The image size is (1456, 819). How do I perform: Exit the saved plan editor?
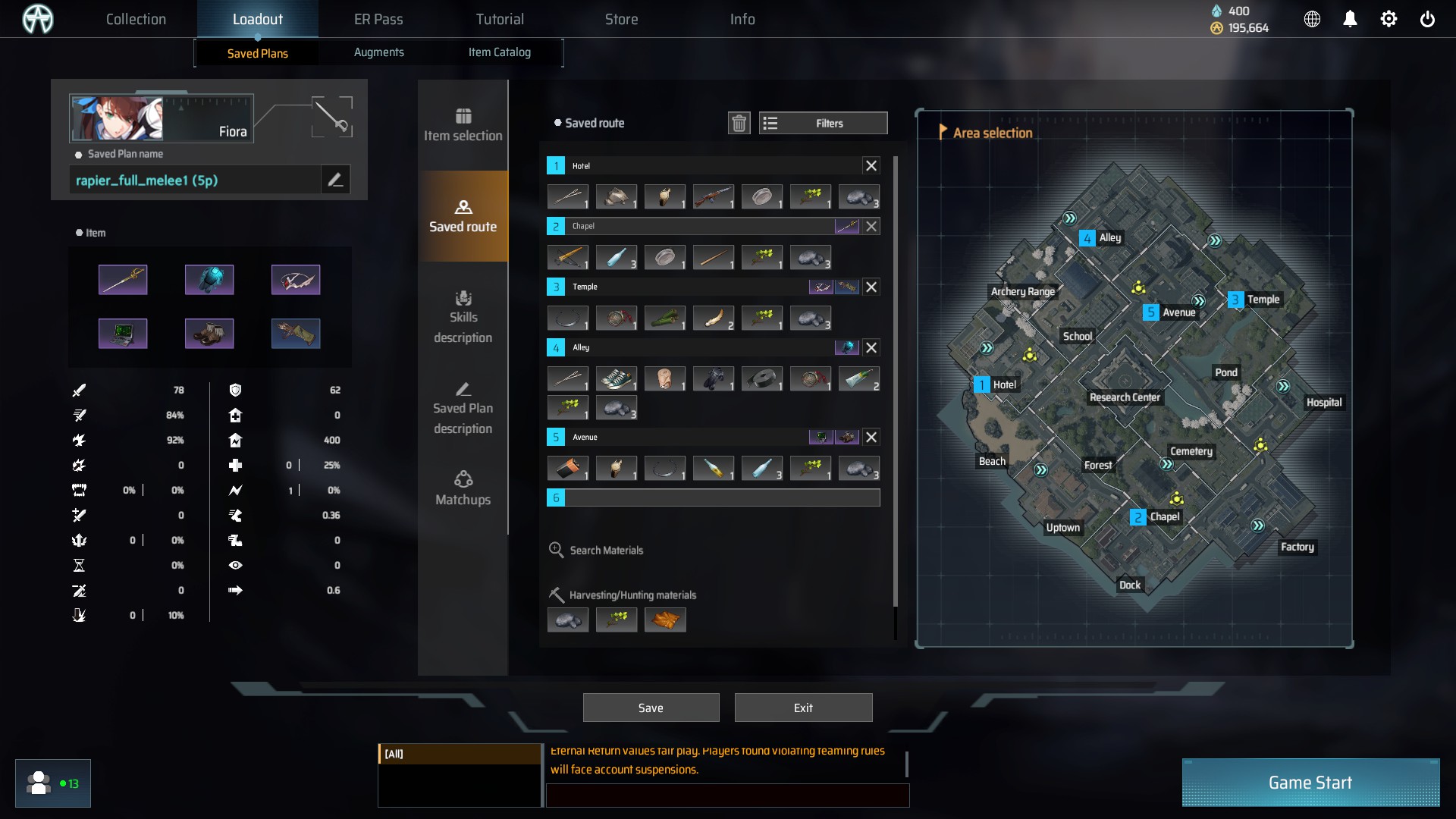click(803, 708)
